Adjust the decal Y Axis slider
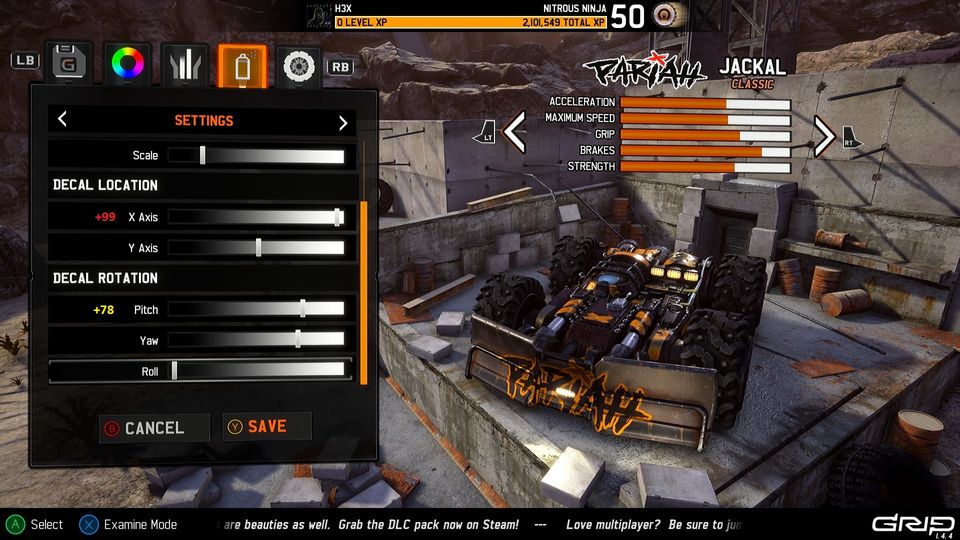This screenshot has width=960, height=540. point(258,248)
